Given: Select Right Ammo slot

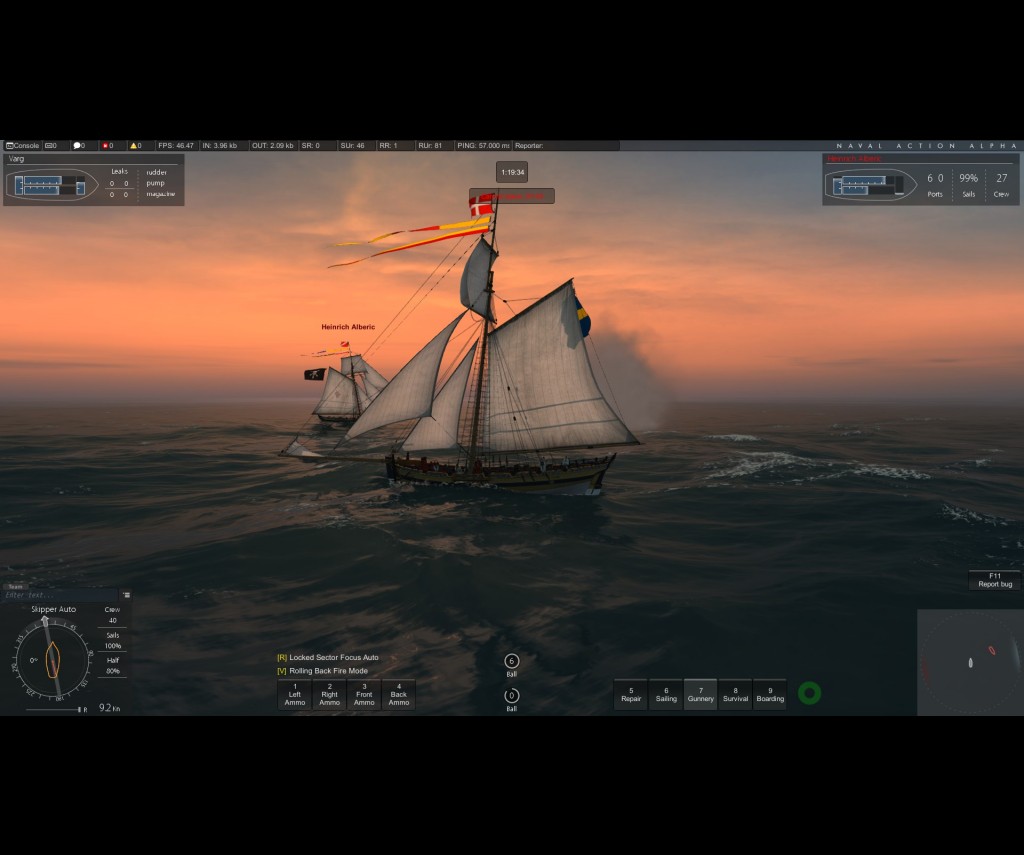Looking at the screenshot, I should click(329, 695).
